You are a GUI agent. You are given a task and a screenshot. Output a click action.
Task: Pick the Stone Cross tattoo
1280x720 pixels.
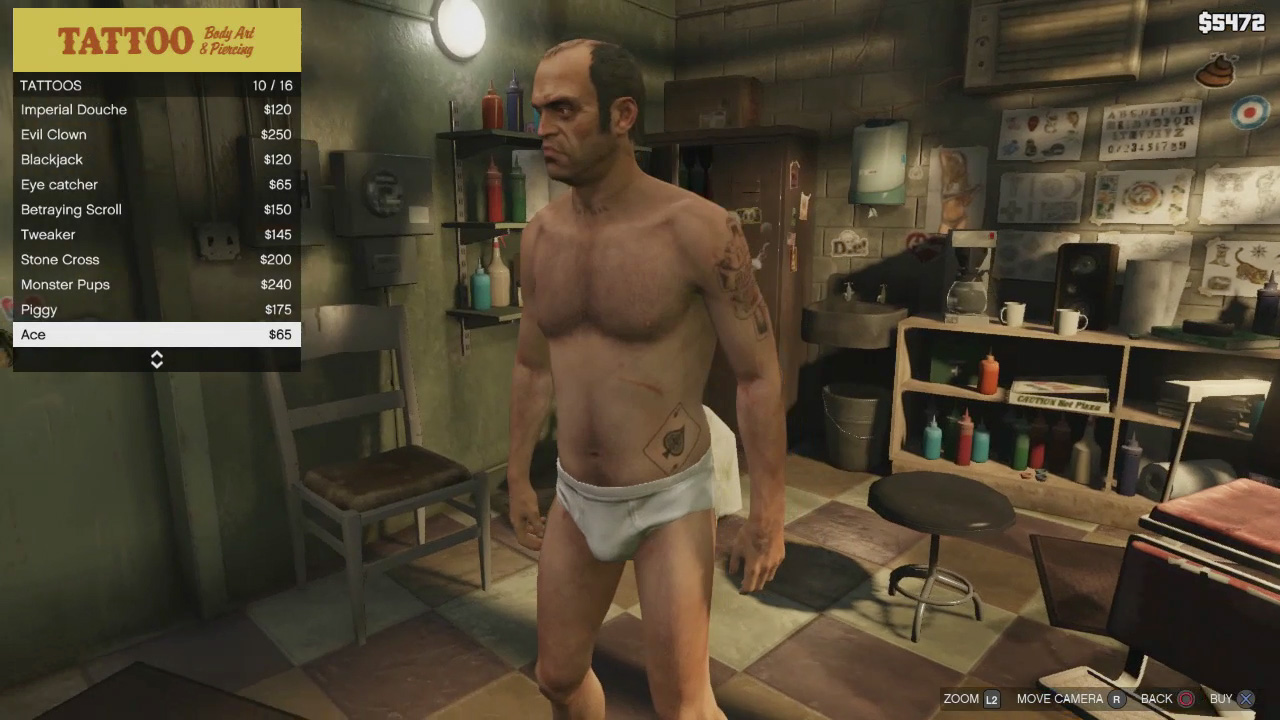156,260
